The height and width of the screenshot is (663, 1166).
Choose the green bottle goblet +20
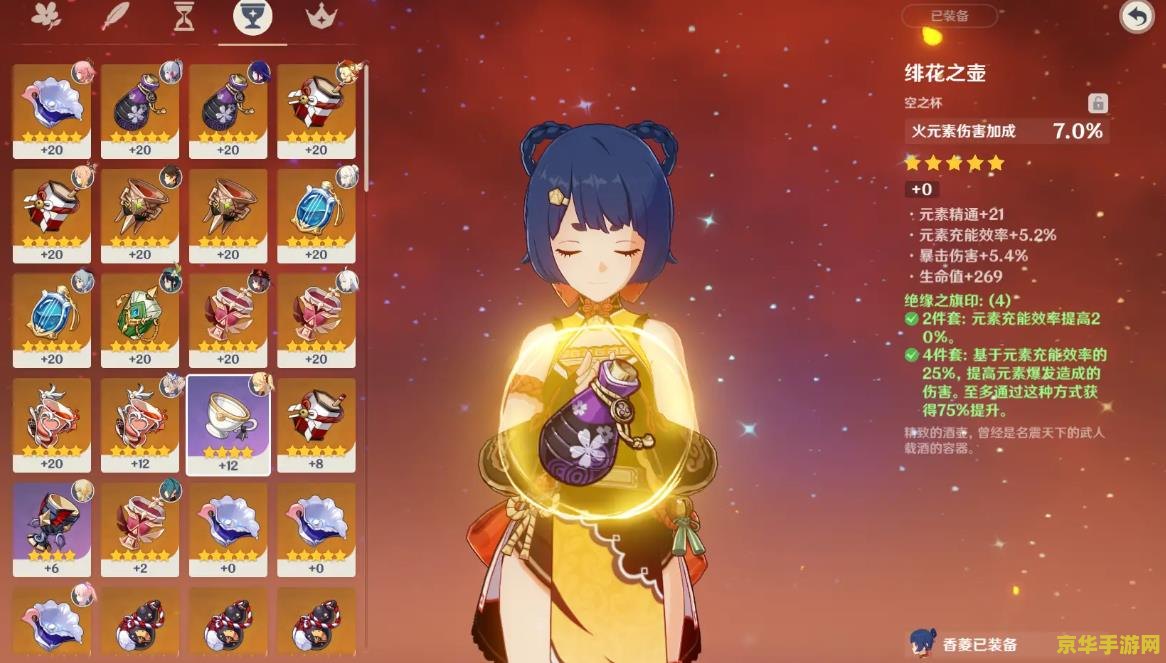click(x=140, y=318)
